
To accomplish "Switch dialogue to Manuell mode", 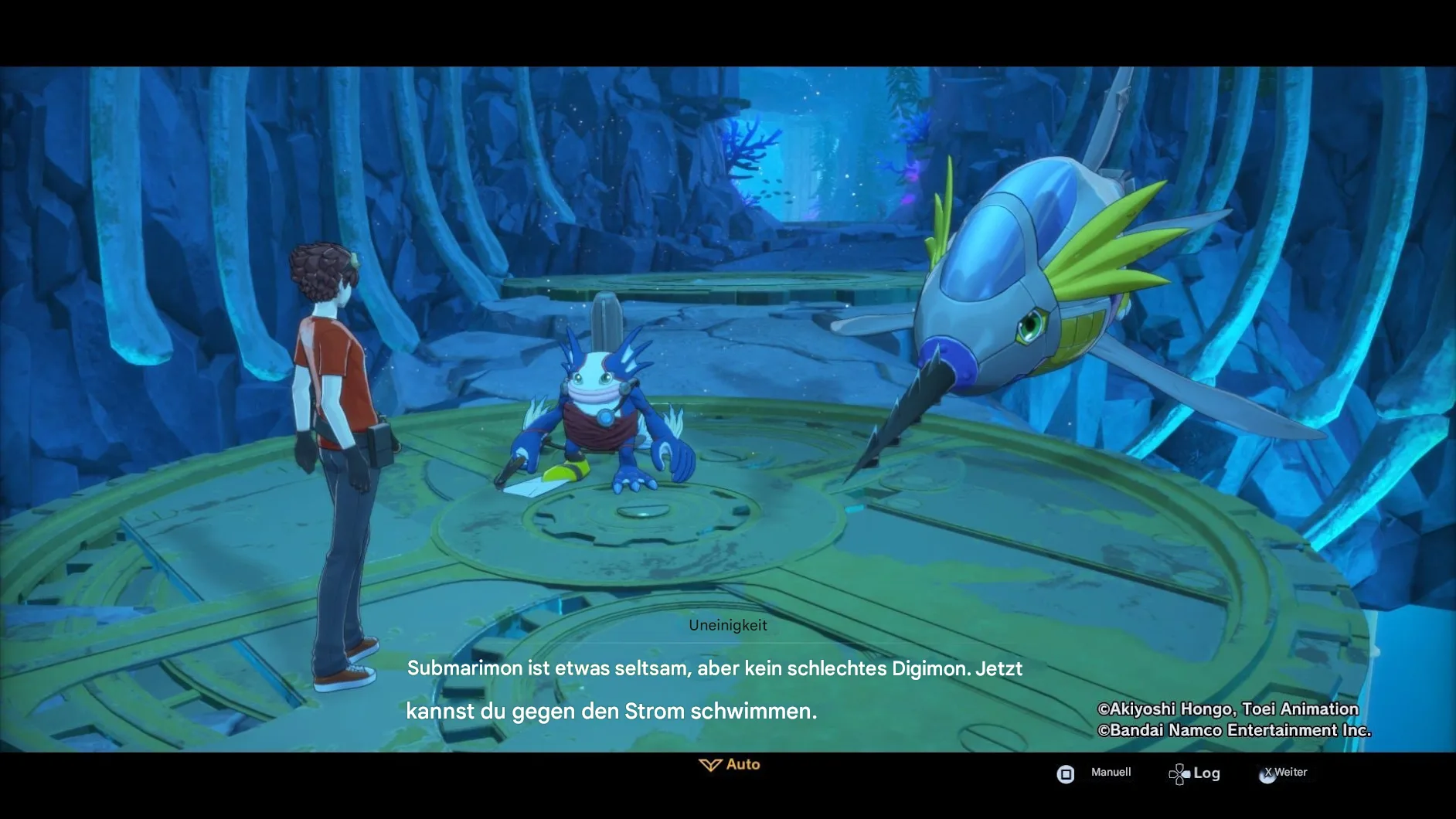I will tap(1095, 773).
